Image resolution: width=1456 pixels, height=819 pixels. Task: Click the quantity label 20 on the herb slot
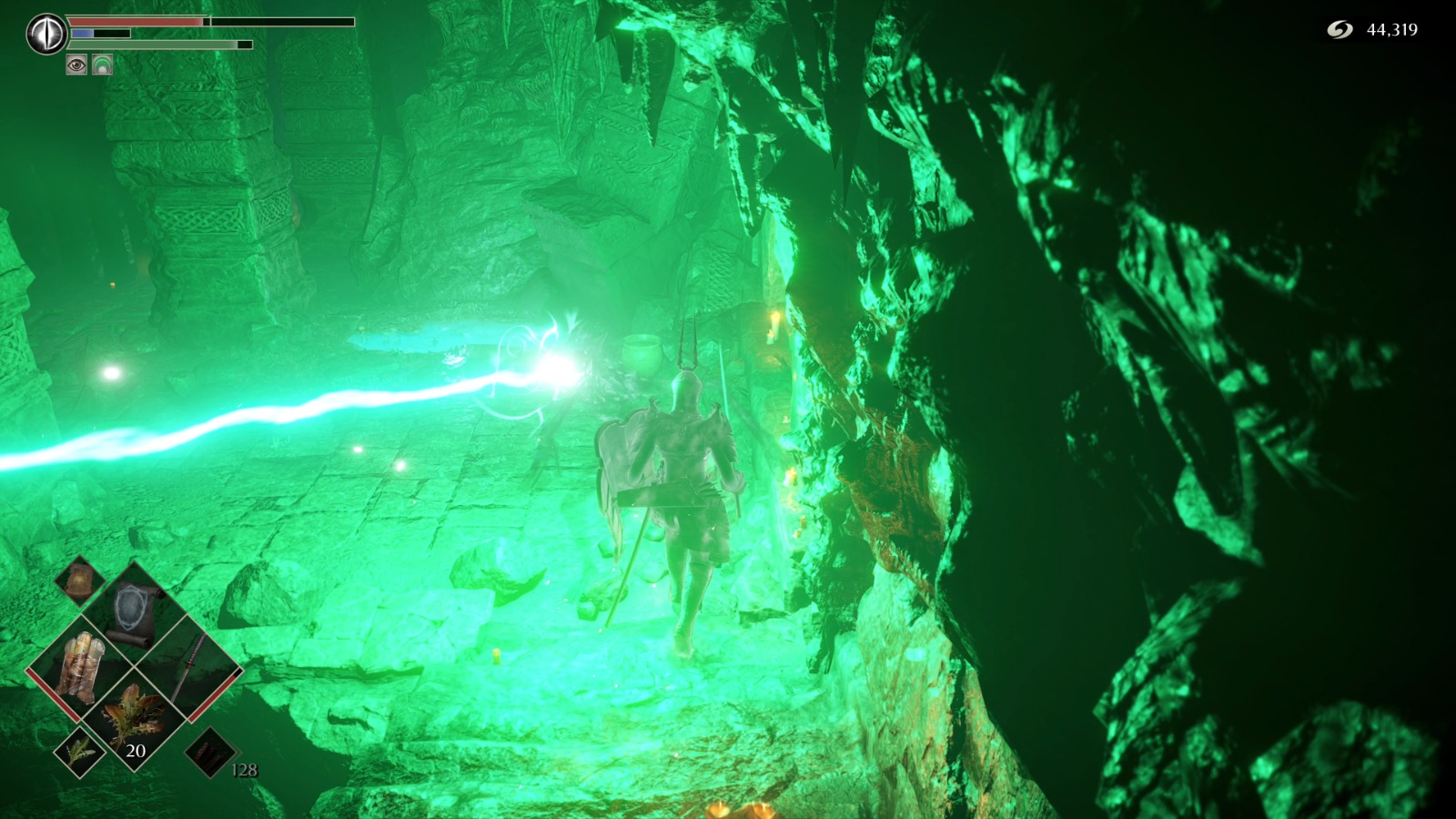point(136,751)
